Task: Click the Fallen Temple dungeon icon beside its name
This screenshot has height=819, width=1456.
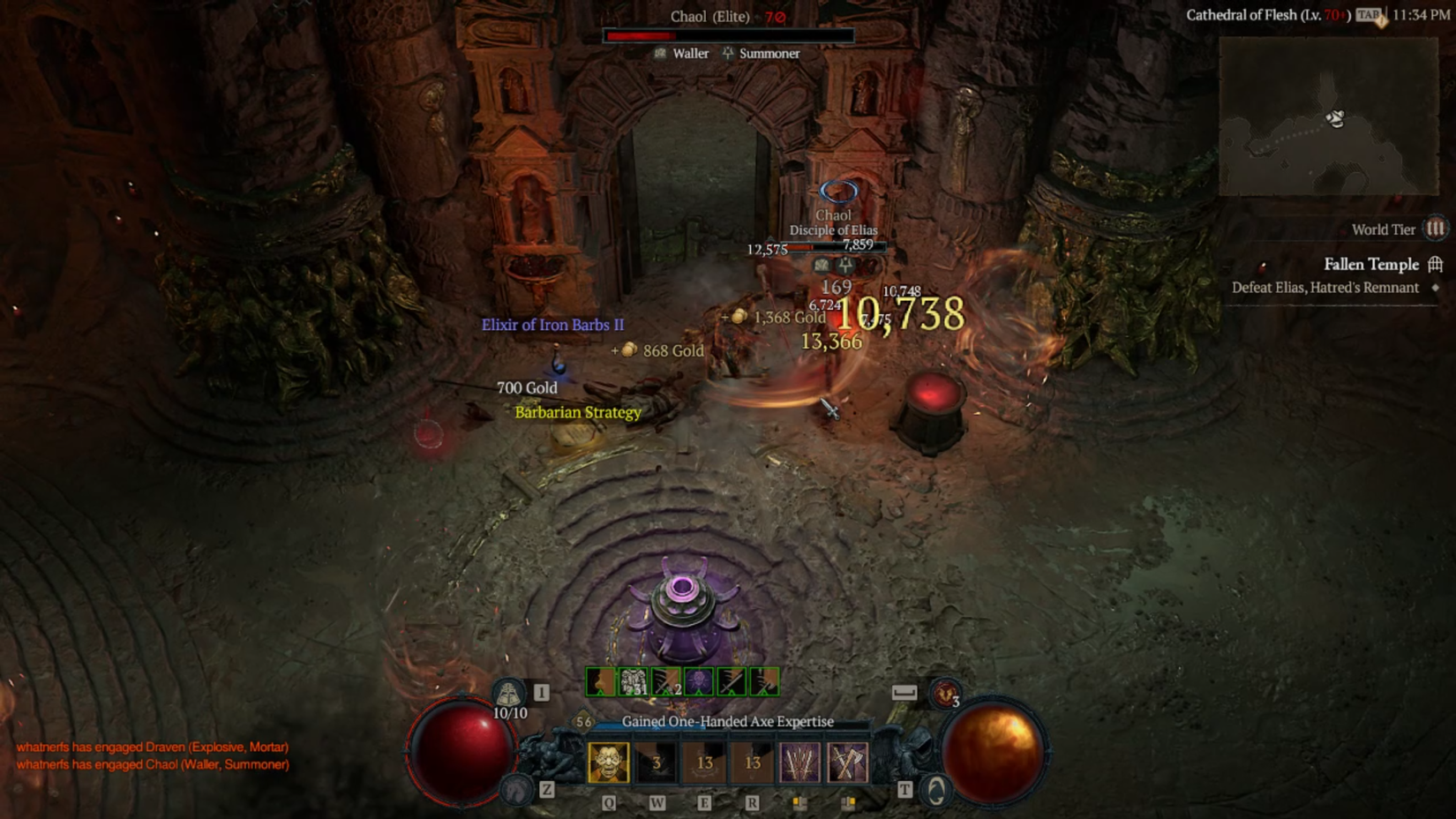Action: pyautogui.click(x=1435, y=265)
